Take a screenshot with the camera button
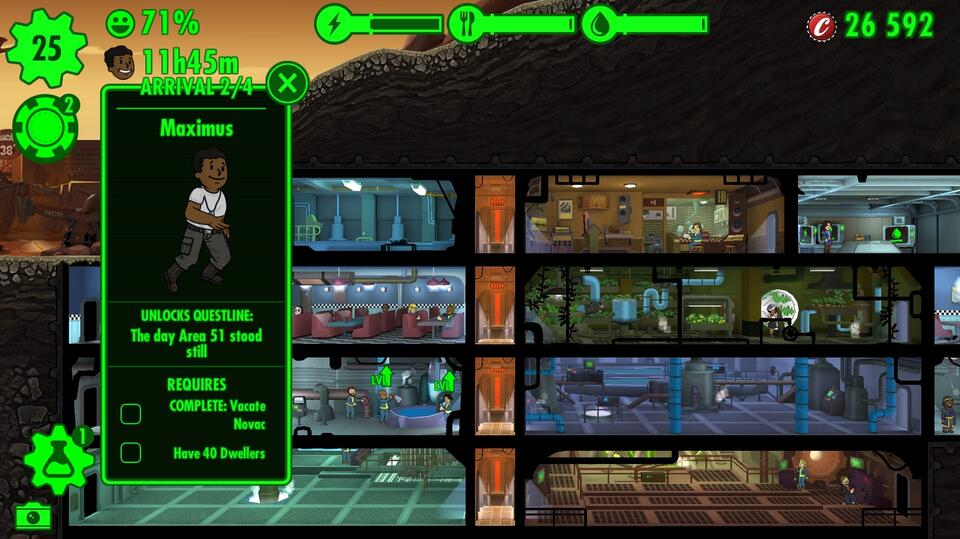 [x=33, y=516]
